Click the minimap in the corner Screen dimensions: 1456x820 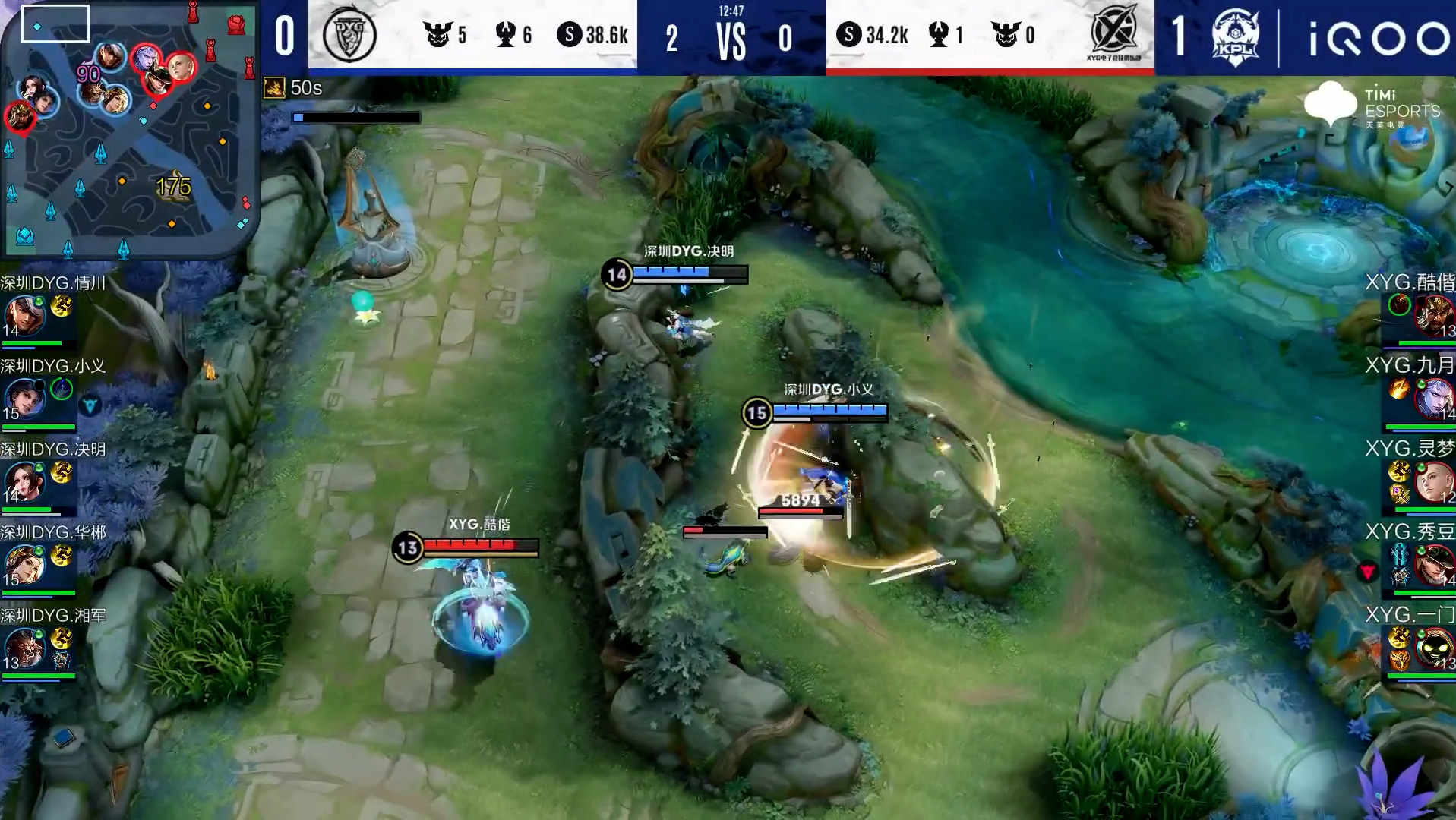[x=129, y=129]
